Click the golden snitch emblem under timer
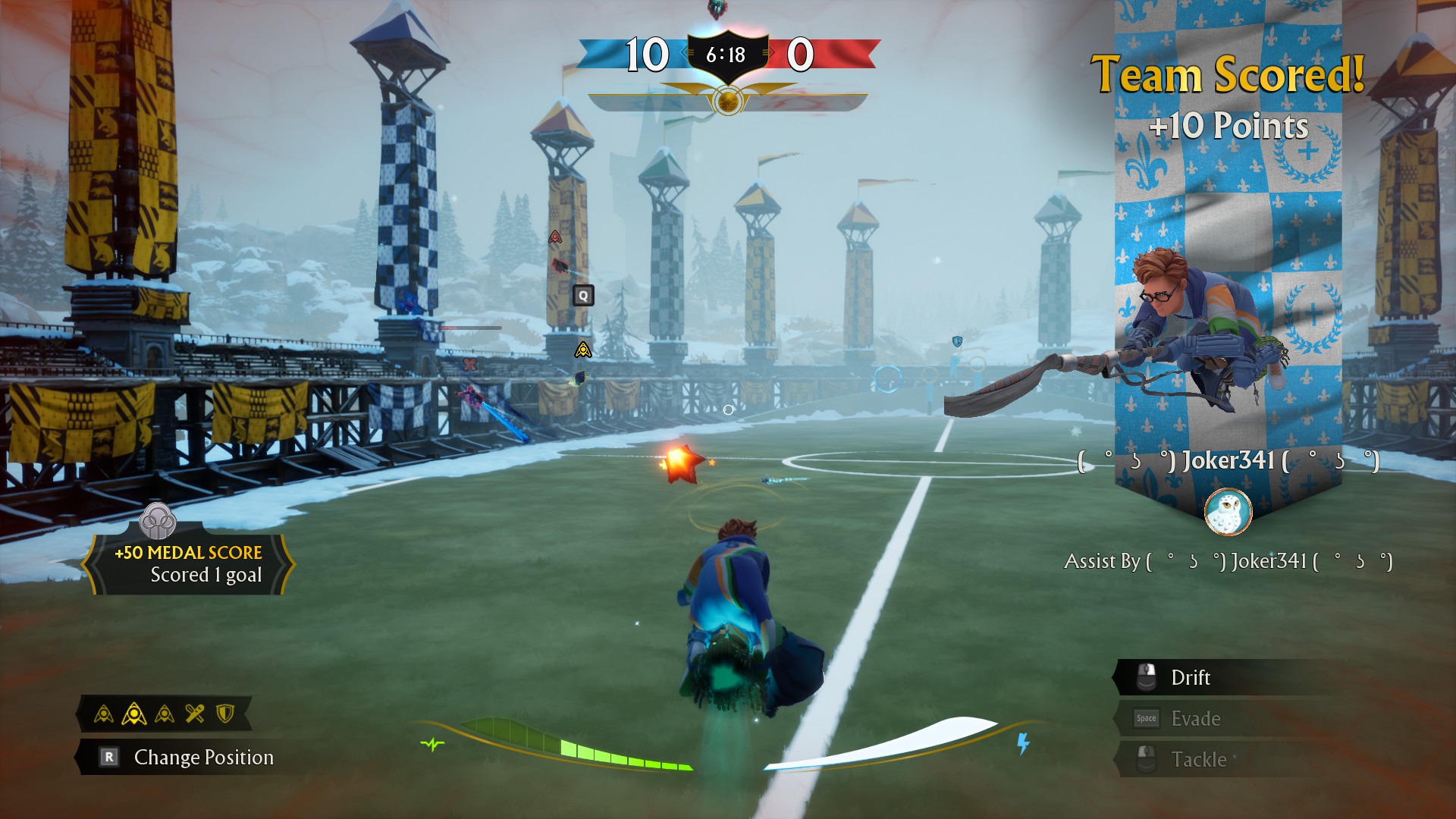 (727, 100)
